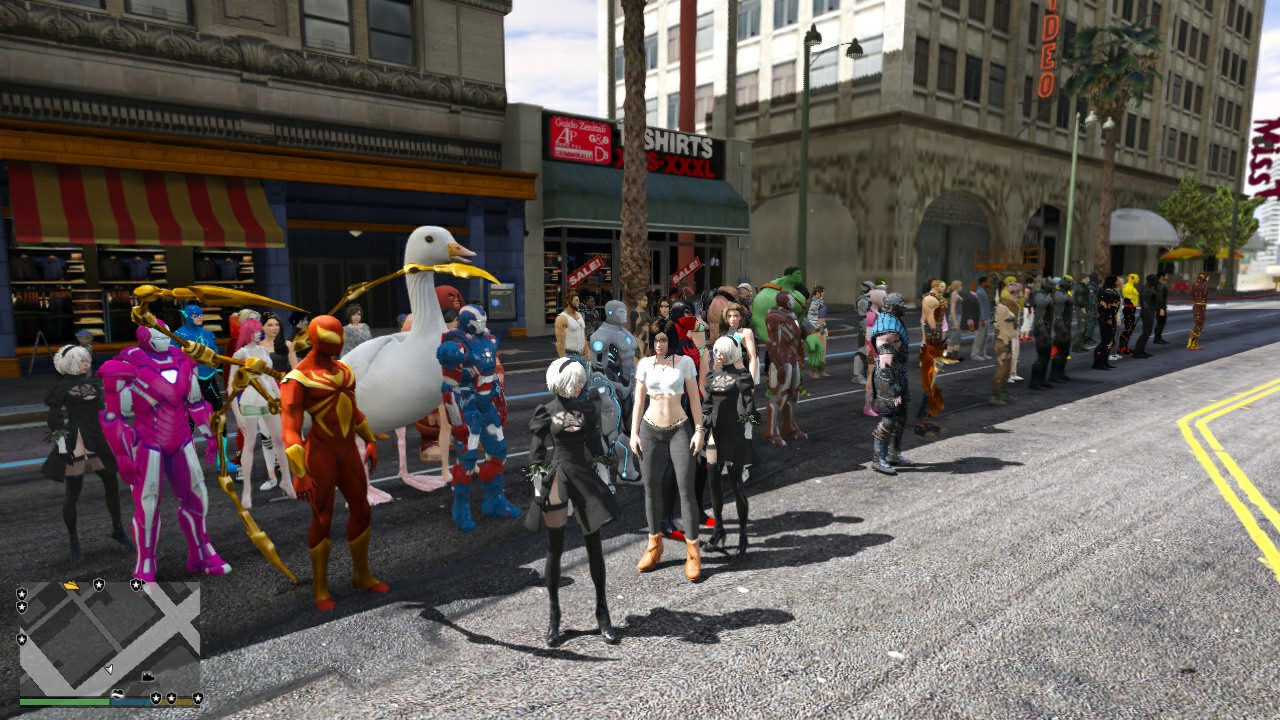
Task: Select the yellow boat blip on the minimap
Action: 71,585
